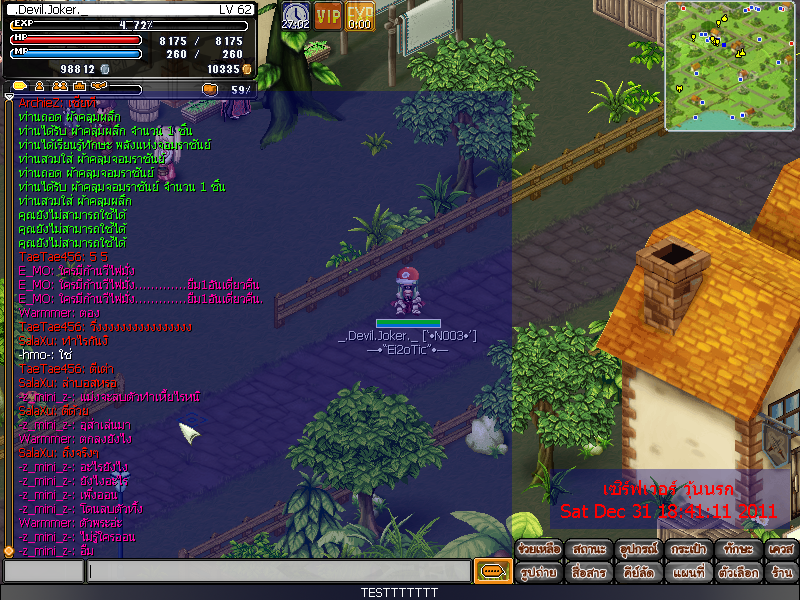
Task: Select the yellow speech bubble chat tab
Action: [18, 87]
